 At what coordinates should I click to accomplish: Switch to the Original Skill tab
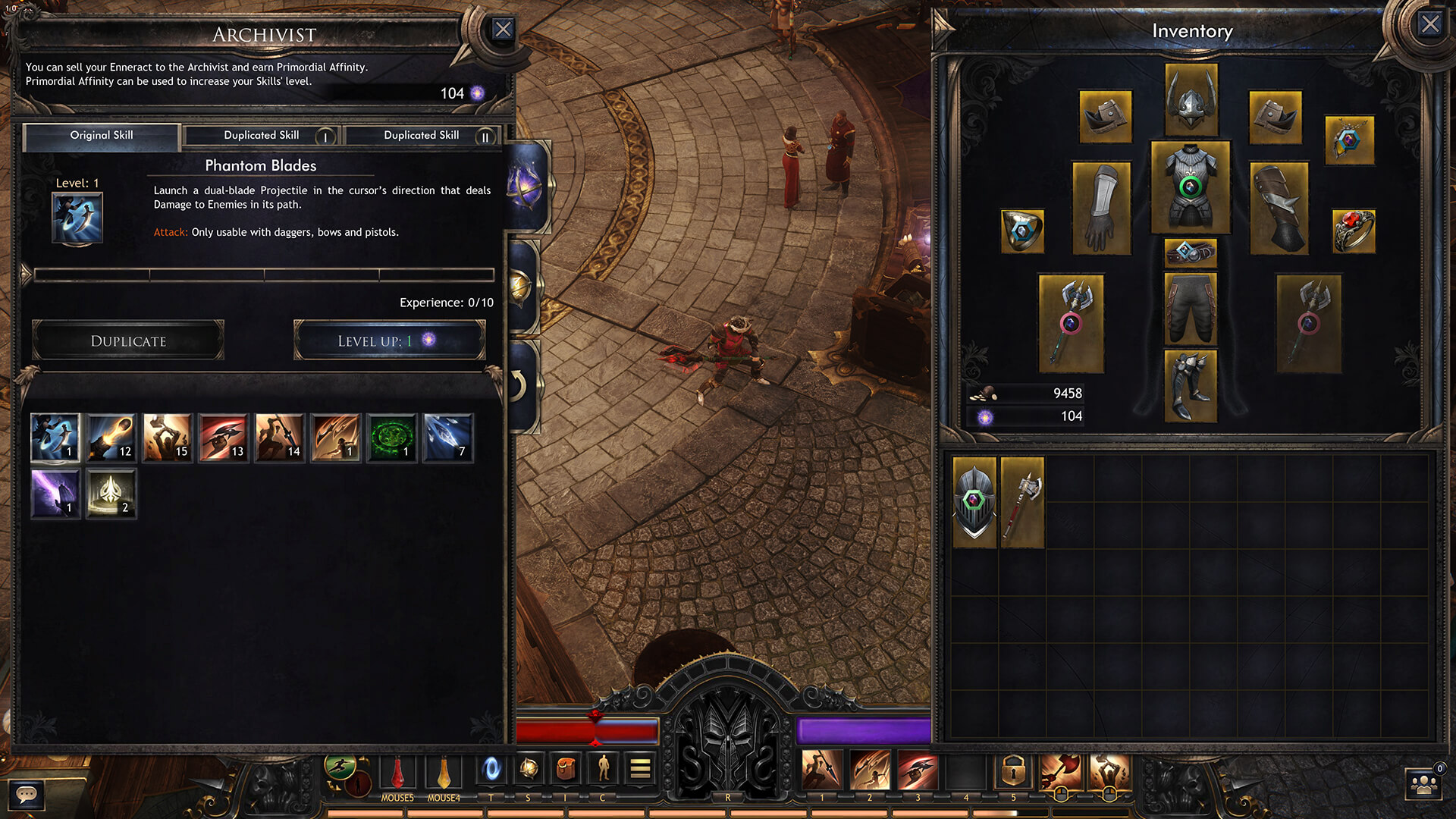point(102,136)
